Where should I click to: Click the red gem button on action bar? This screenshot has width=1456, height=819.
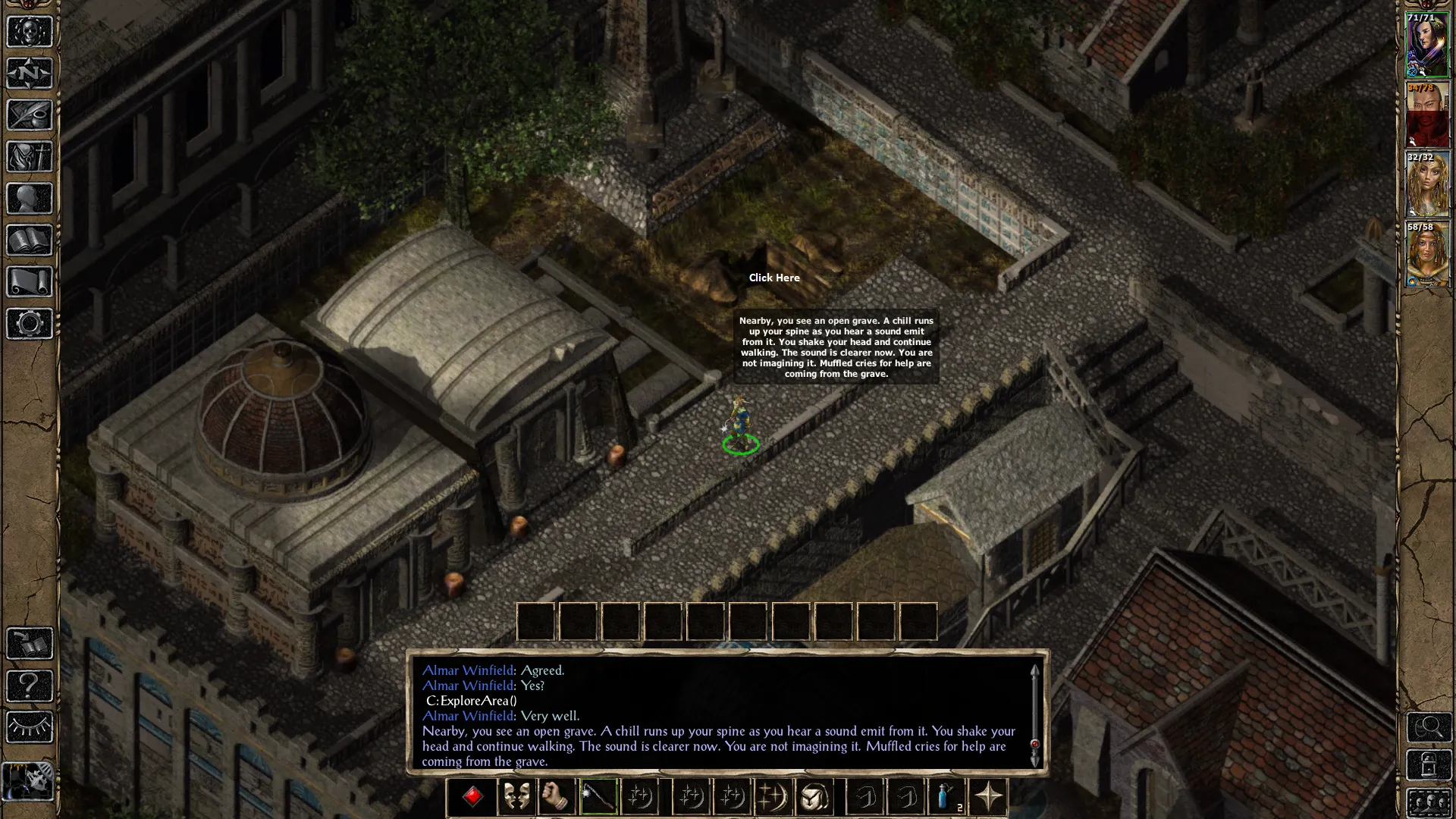coord(472,797)
